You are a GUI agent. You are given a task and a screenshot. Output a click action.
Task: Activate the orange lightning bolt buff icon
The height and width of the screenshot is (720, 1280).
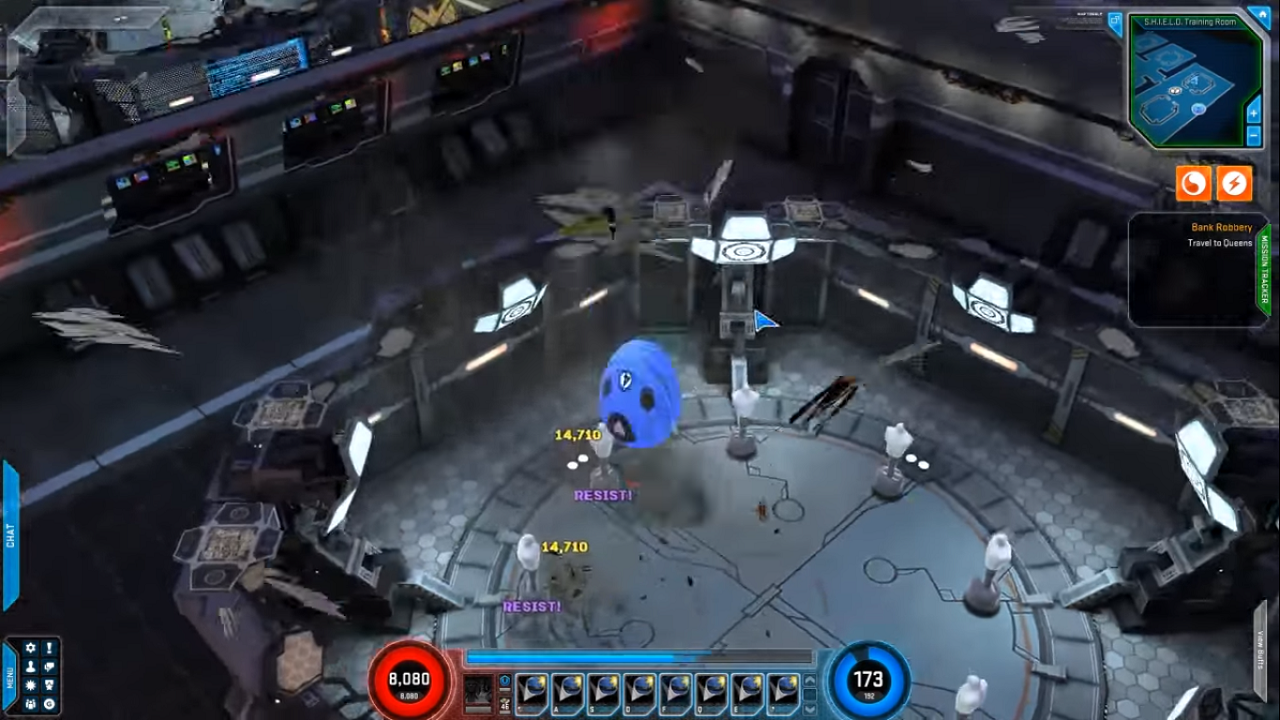[1235, 183]
